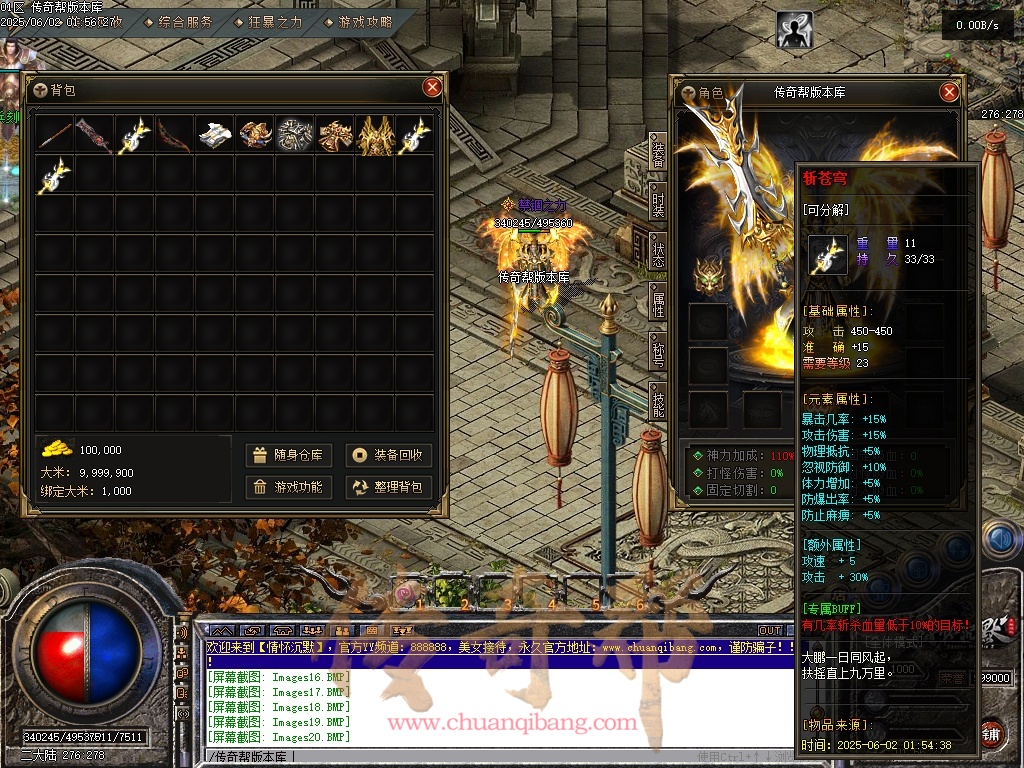Screen dimensions: 1024x768
Task: Close the 角色 character panel
Action: (949, 92)
